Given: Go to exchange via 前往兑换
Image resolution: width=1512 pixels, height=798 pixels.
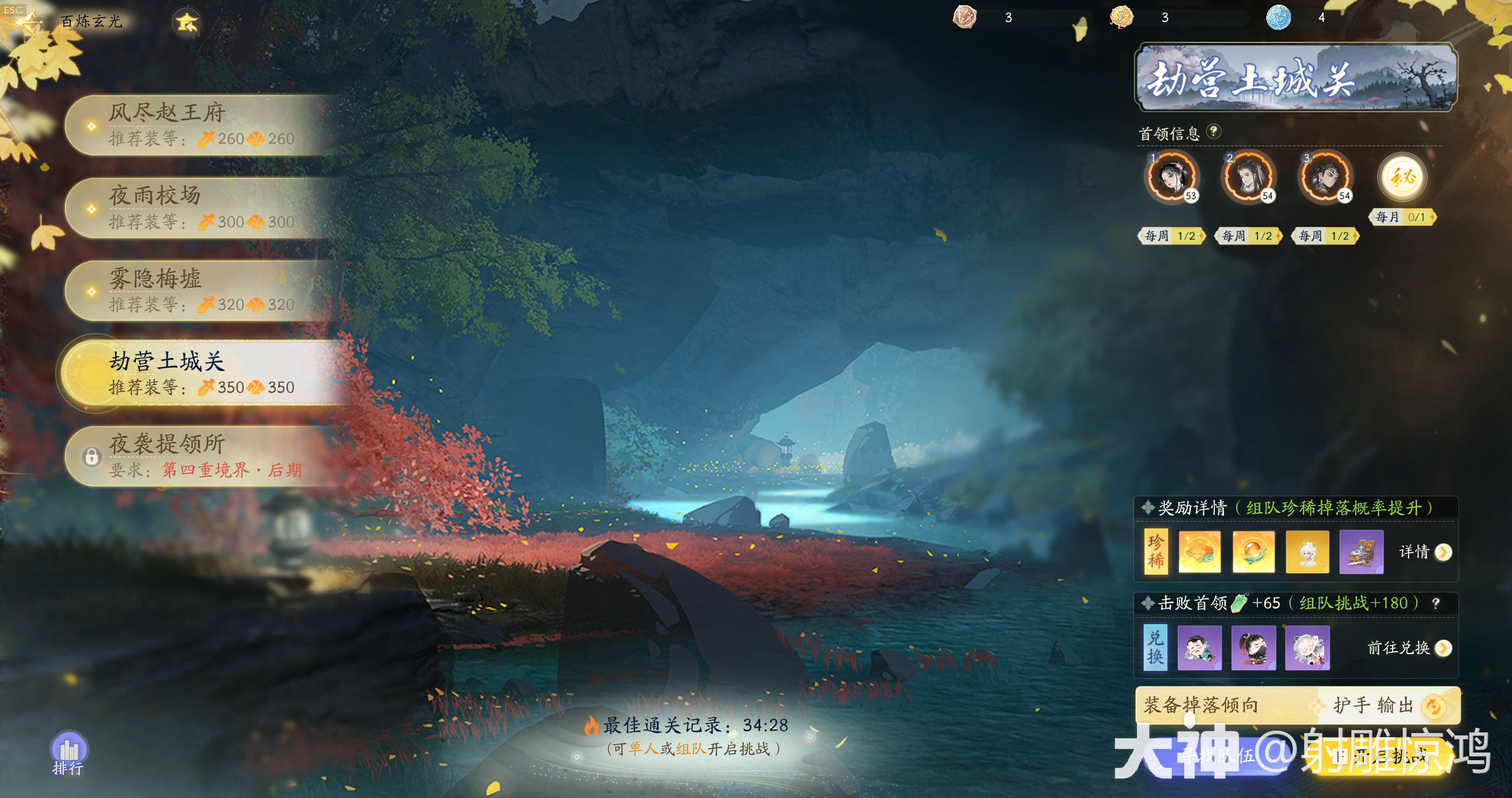Looking at the screenshot, I should coord(1409,648).
